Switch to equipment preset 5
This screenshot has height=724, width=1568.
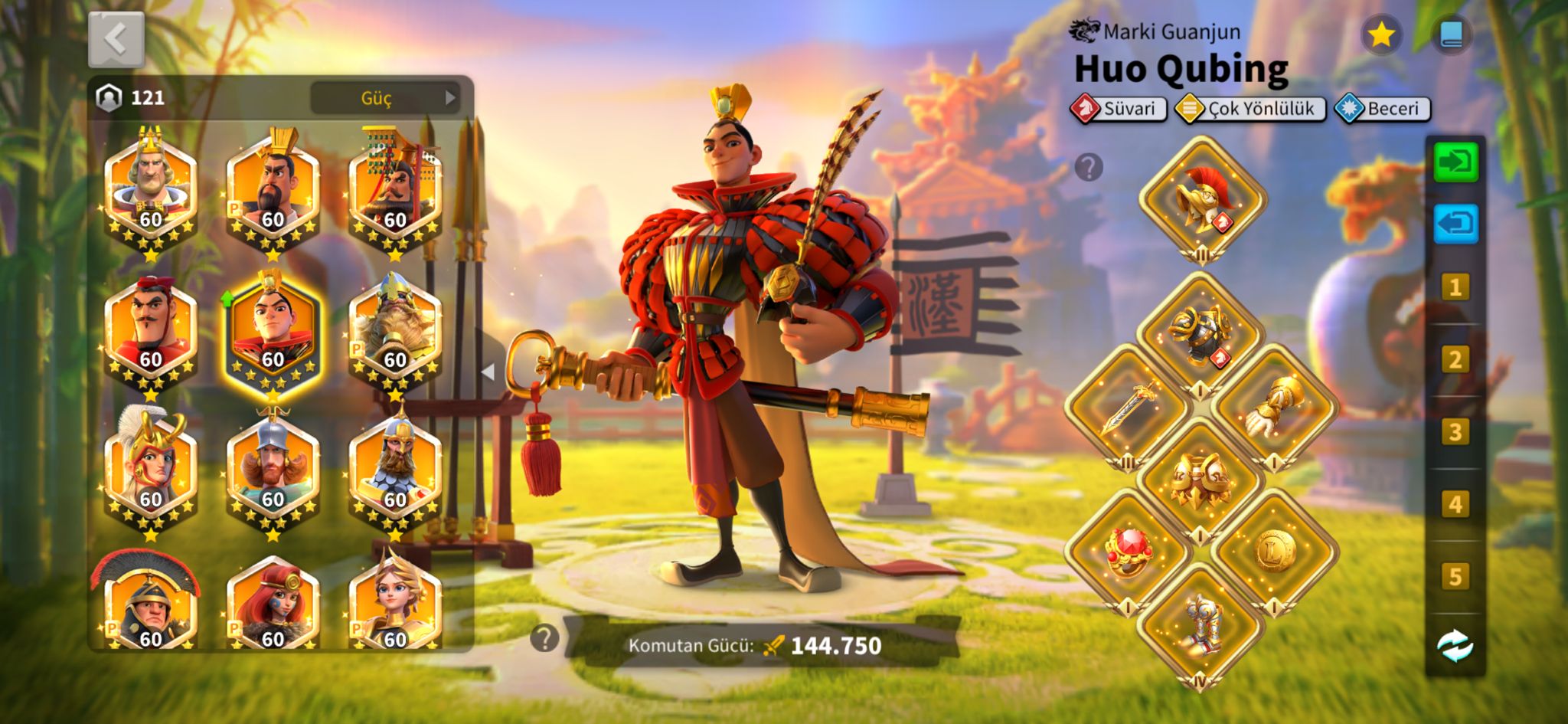(1455, 576)
